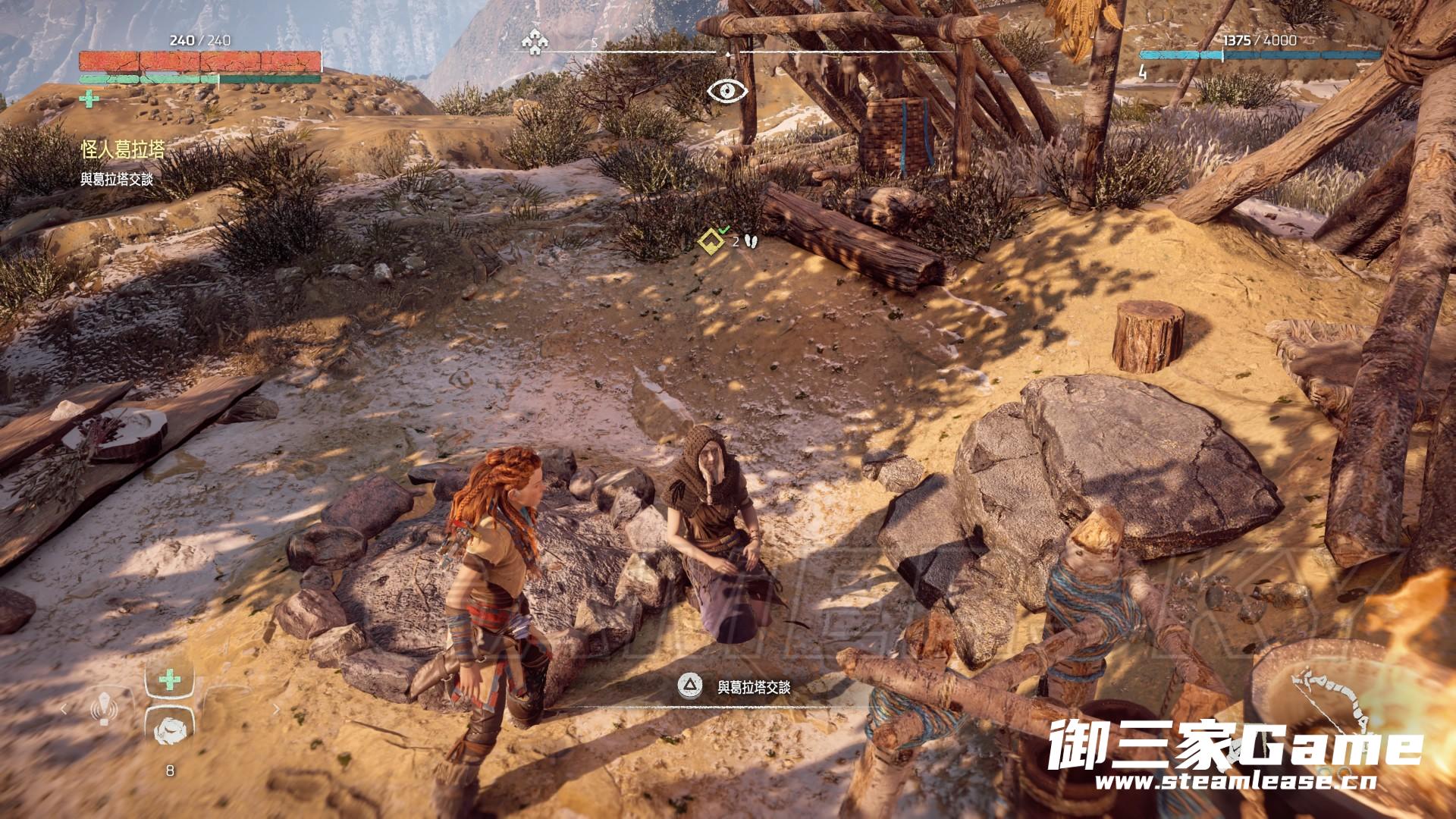Select the yellow diamond quest waypoint marker

point(711,241)
